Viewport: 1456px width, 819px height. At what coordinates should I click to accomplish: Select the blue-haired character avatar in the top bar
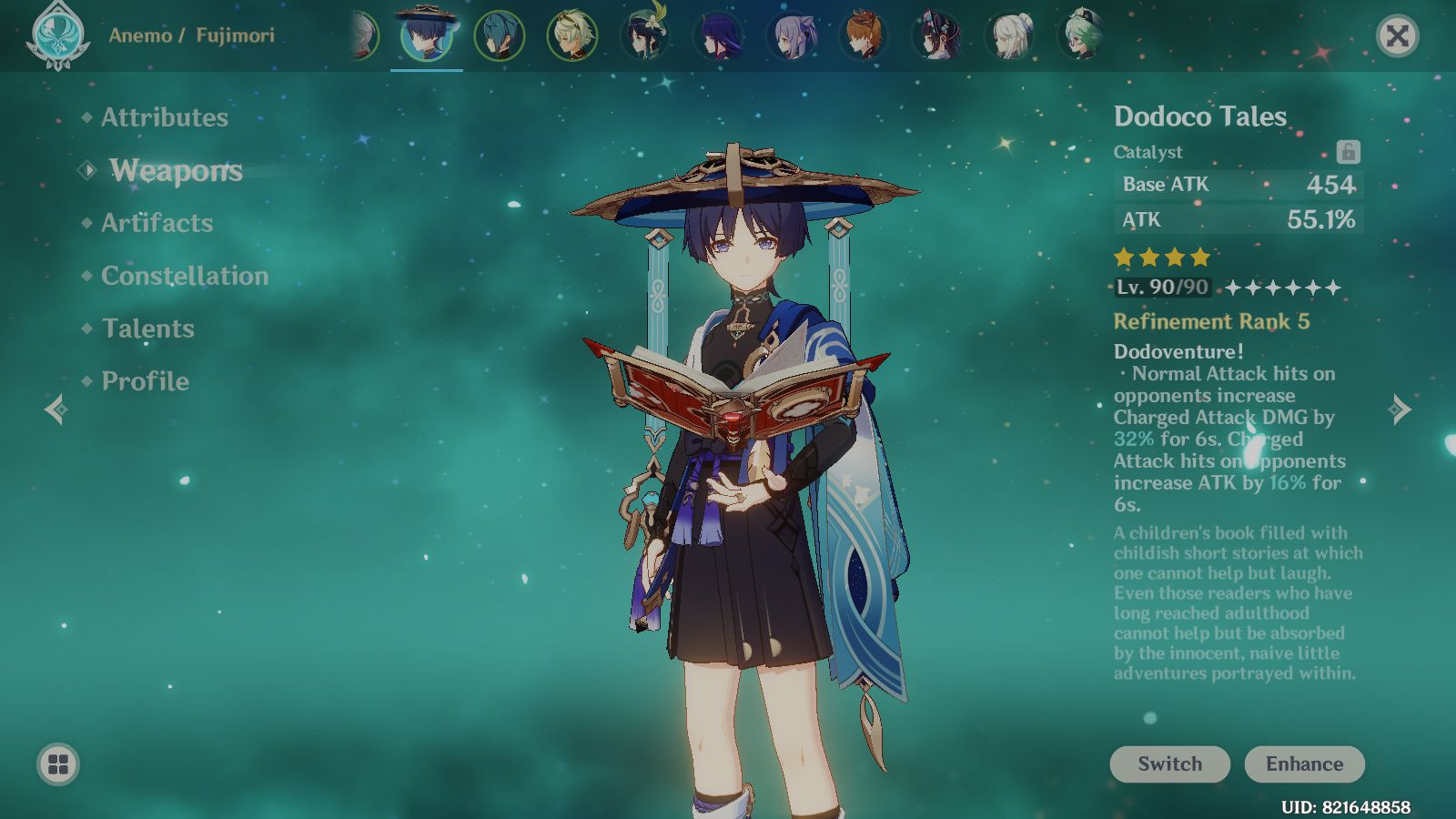pyautogui.click(x=500, y=34)
